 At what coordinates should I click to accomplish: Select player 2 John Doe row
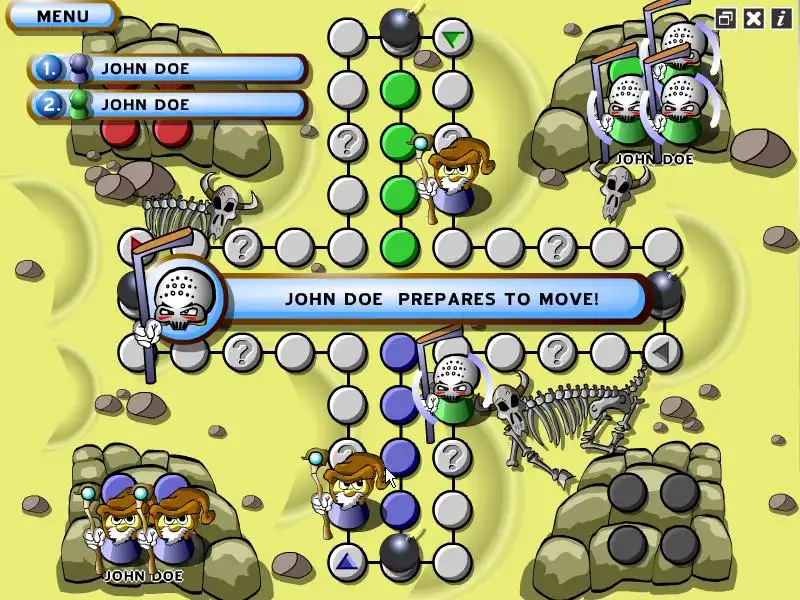[x=170, y=104]
